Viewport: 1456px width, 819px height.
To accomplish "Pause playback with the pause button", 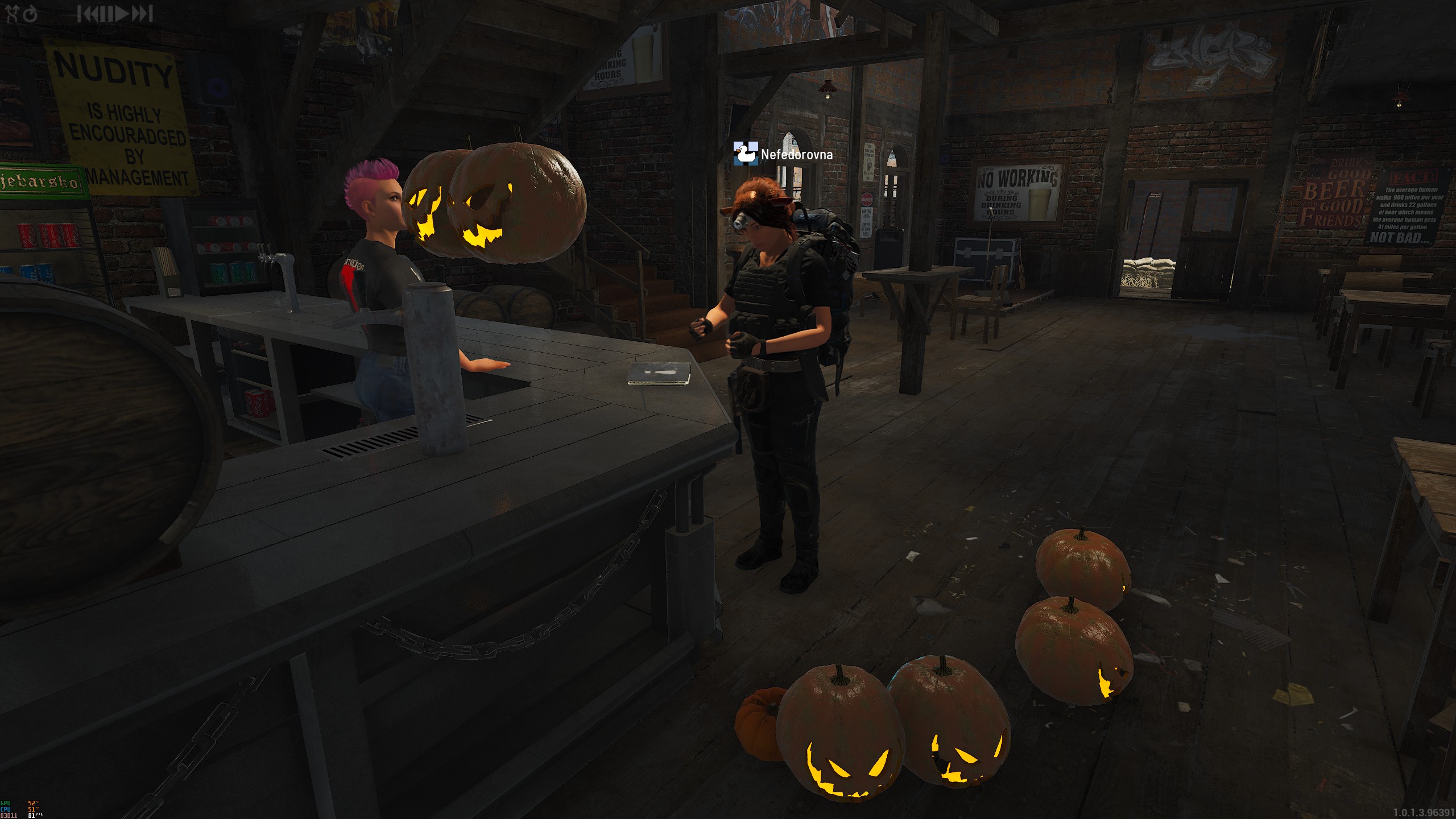I will click(x=106, y=14).
